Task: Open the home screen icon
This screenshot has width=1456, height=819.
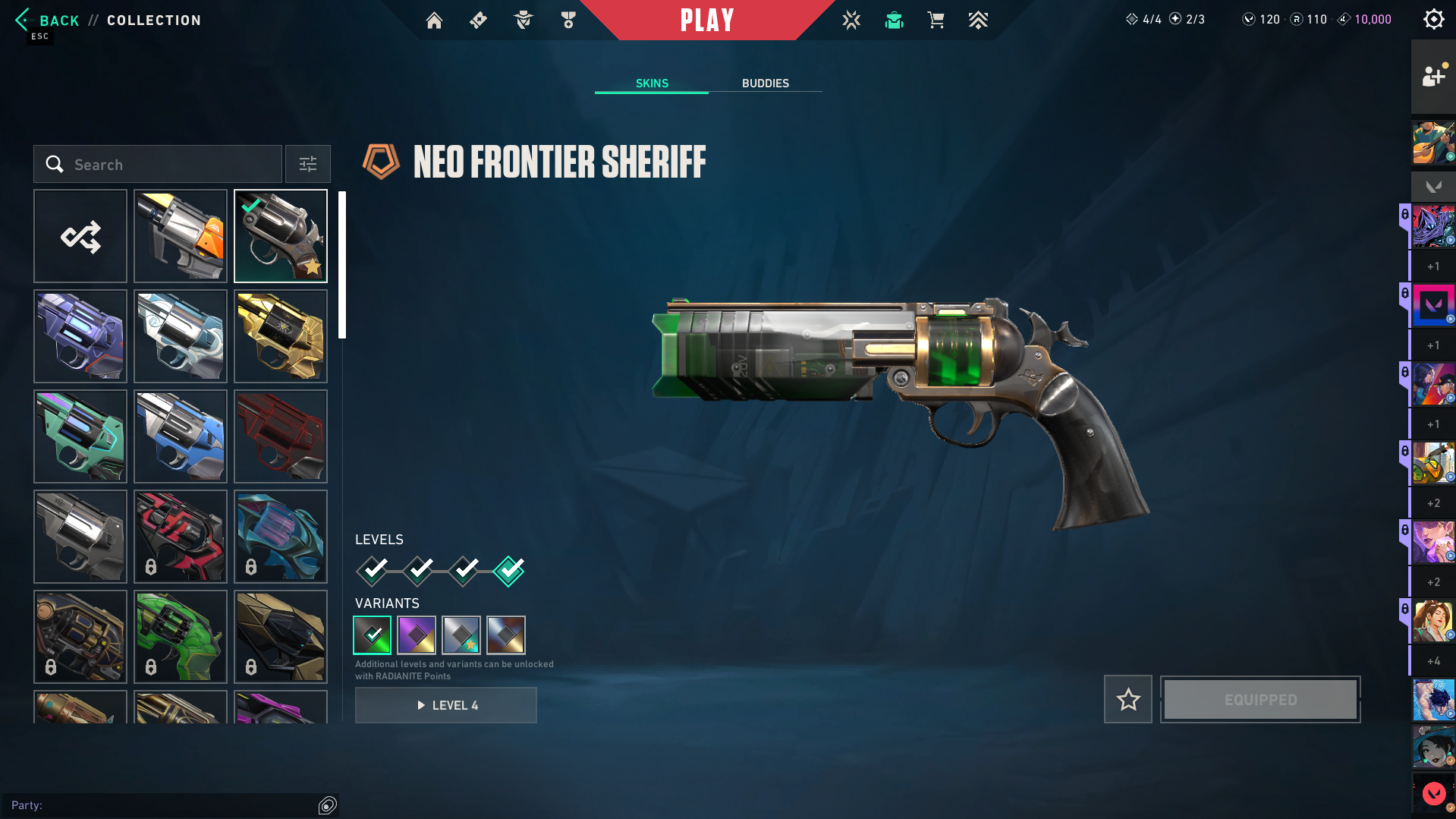Action: (434, 20)
